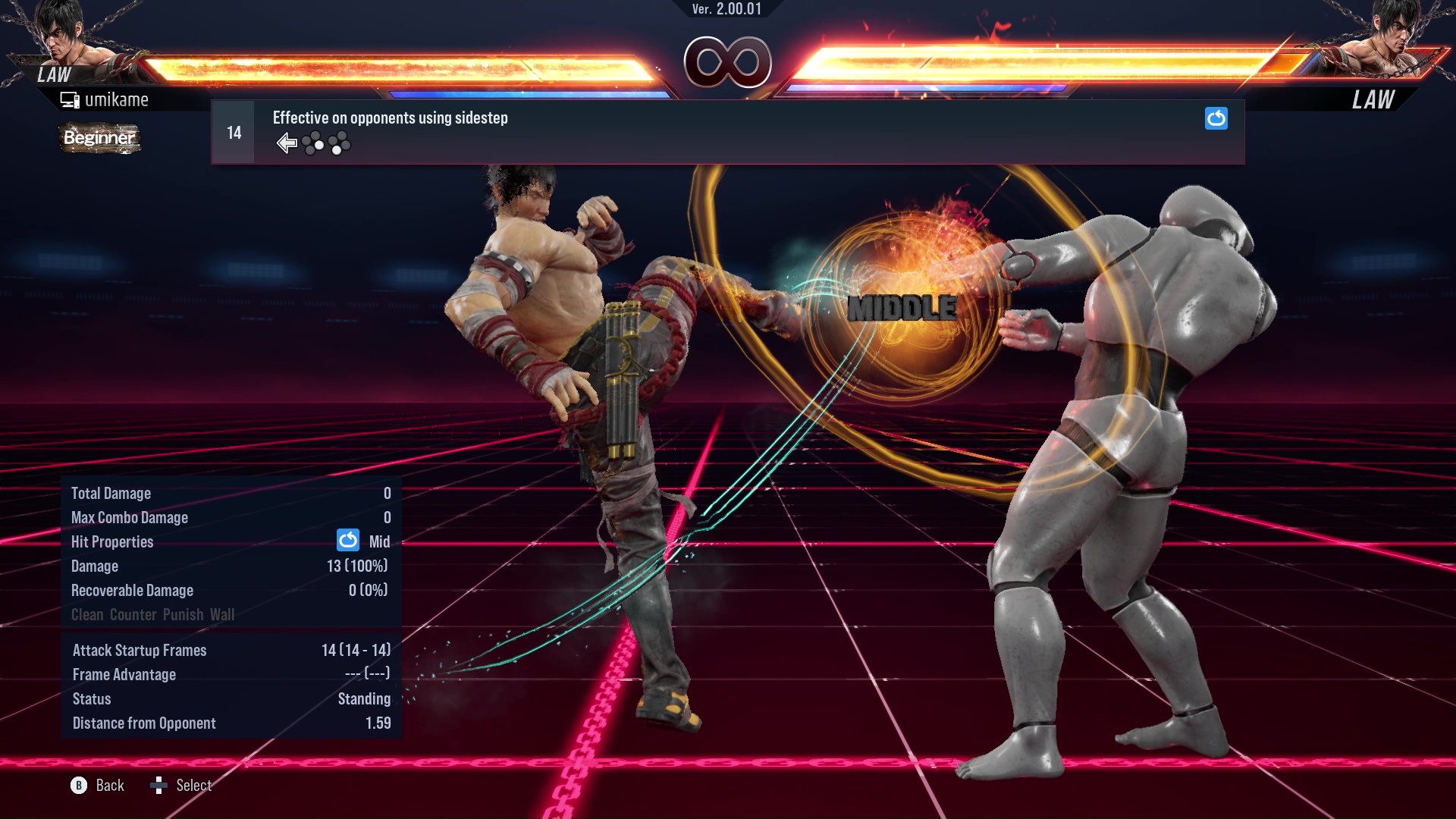The height and width of the screenshot is (819, 1456).
Task: Click the blue replay icon on the move bar
Action: 1216,118
